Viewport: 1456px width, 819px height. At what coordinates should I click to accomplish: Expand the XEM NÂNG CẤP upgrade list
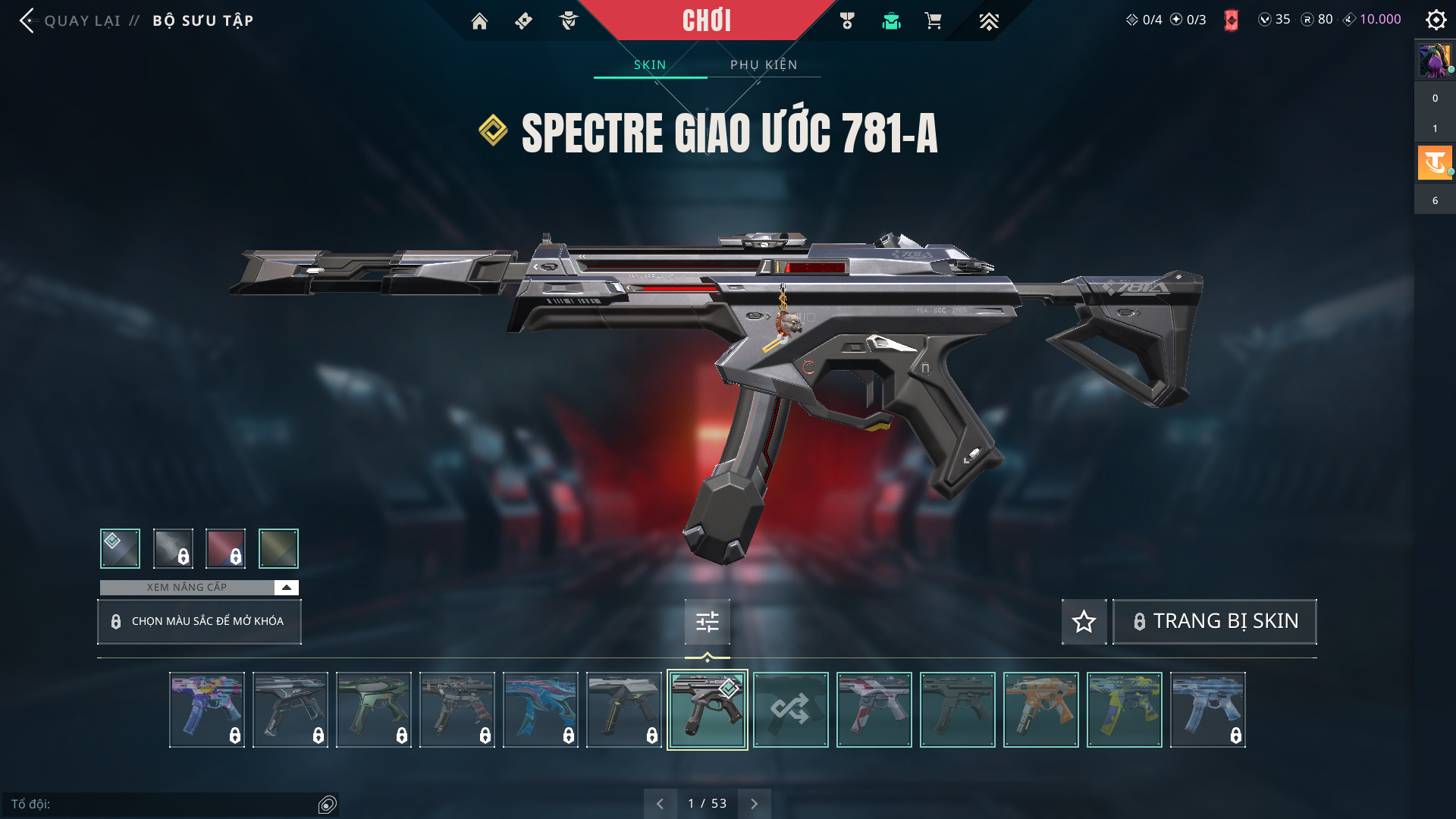(x=286, y=588)
